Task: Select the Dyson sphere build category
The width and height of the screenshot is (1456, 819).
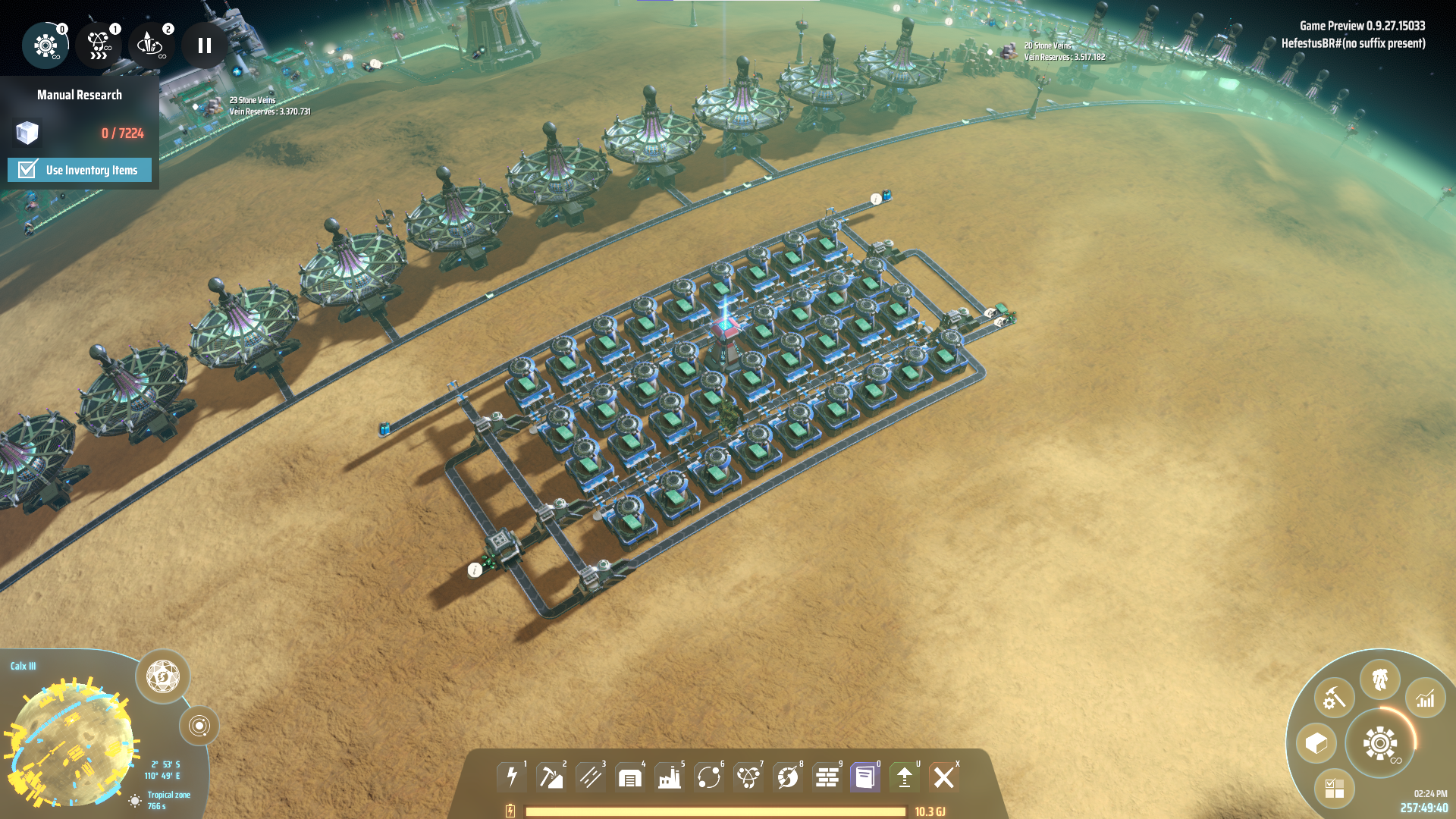Action: (788, 777)
